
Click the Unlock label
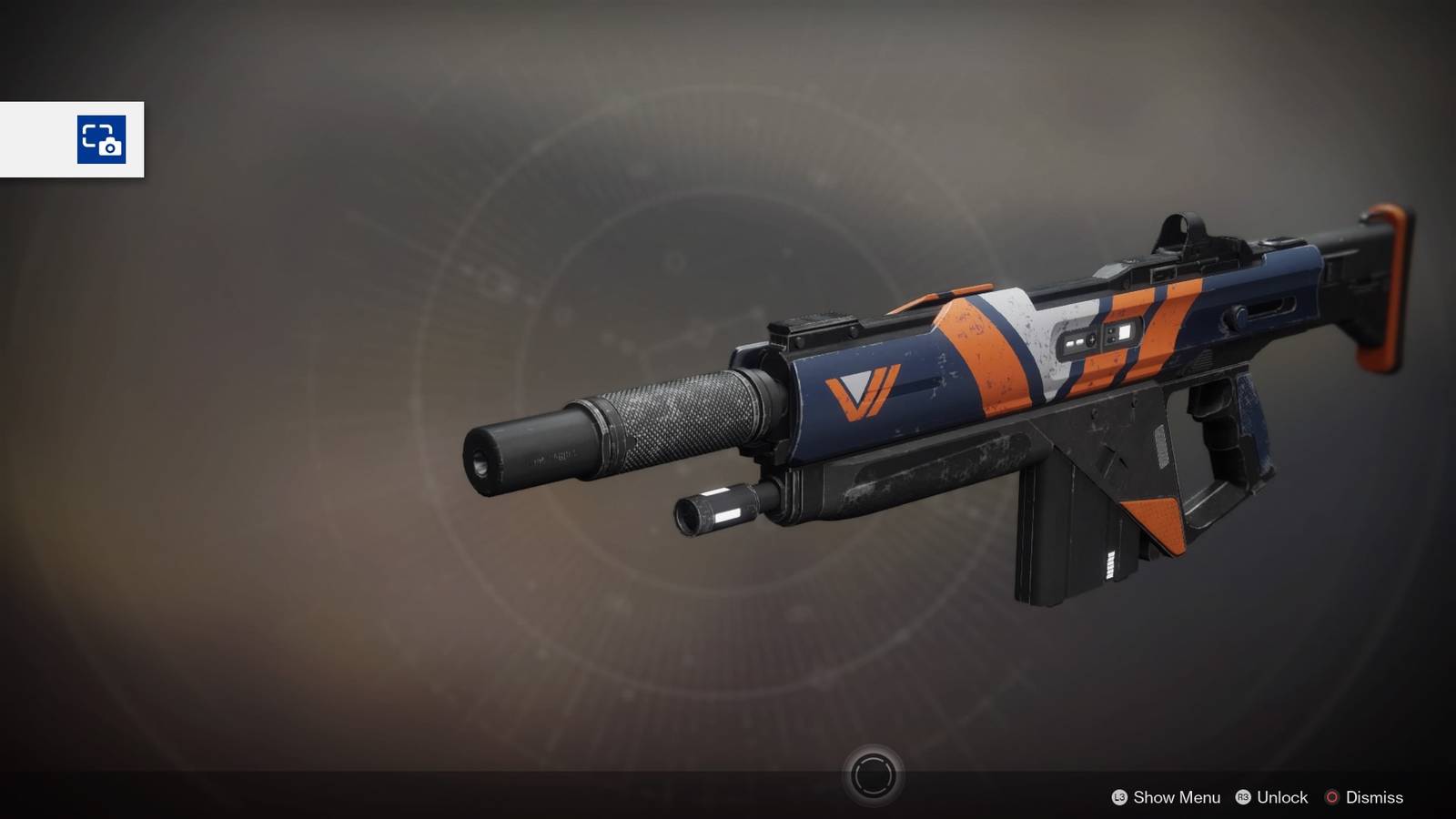1281,798
